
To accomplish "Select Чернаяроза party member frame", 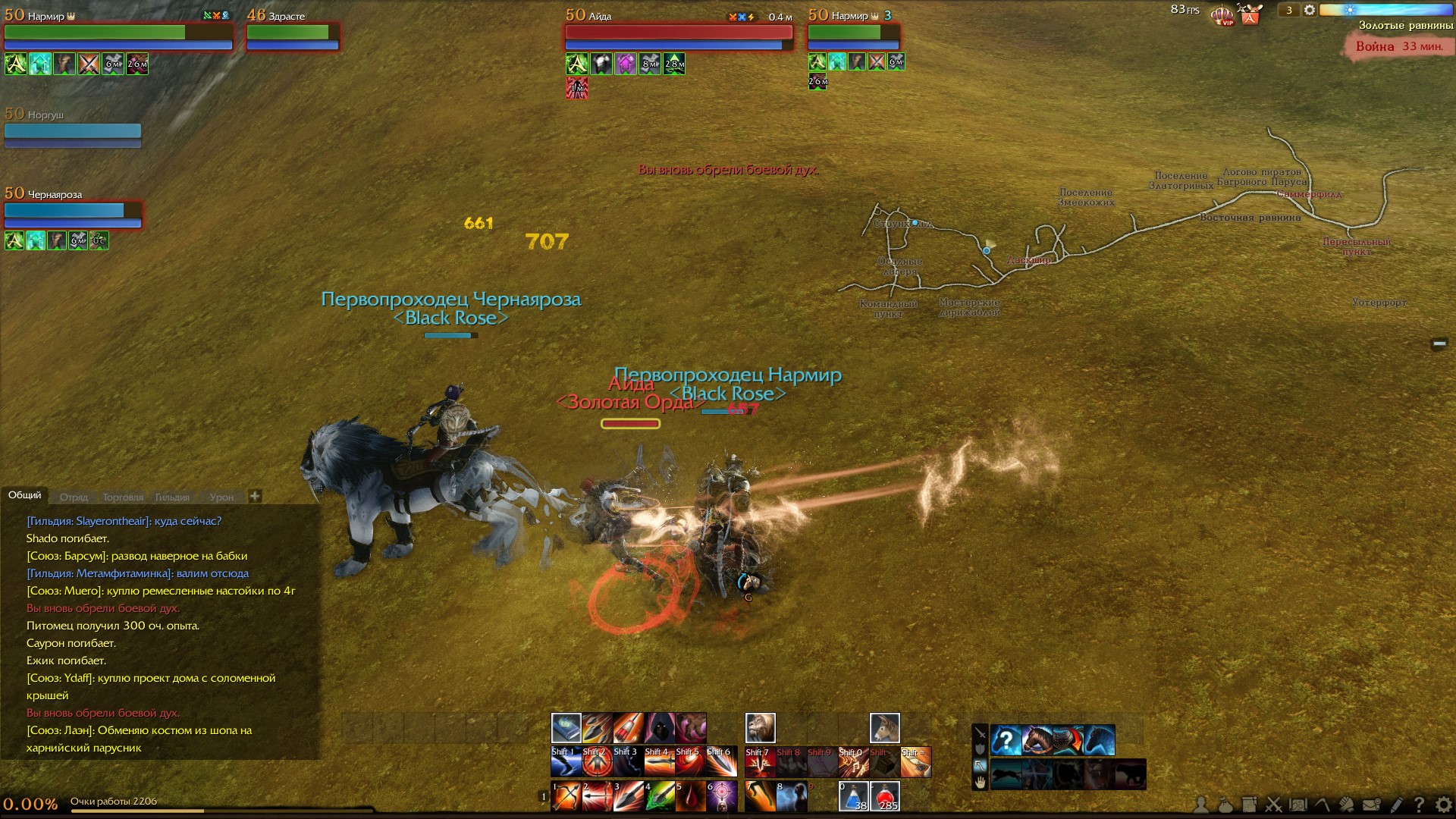I will point(73,210).
